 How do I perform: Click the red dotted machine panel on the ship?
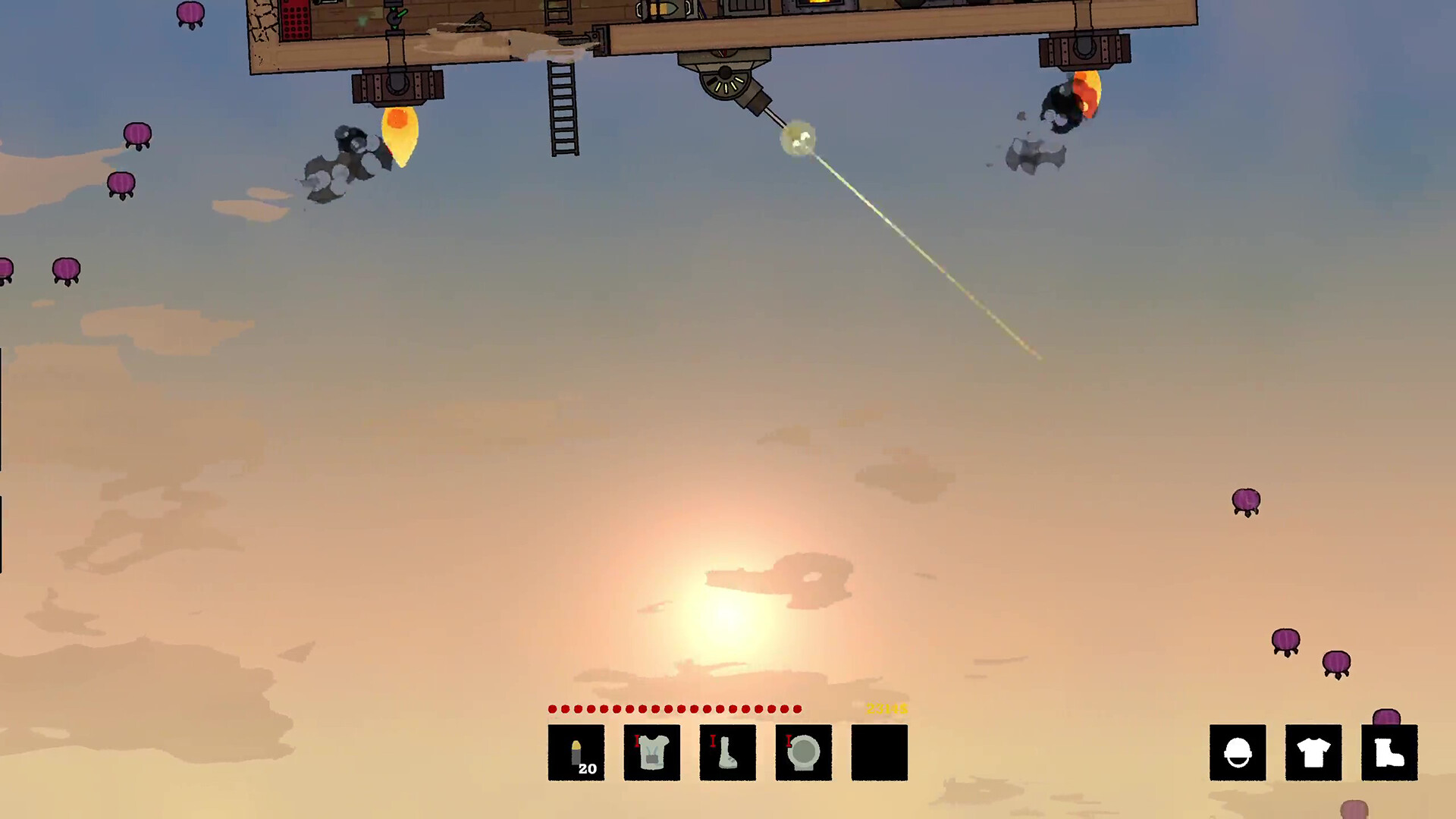296,20
